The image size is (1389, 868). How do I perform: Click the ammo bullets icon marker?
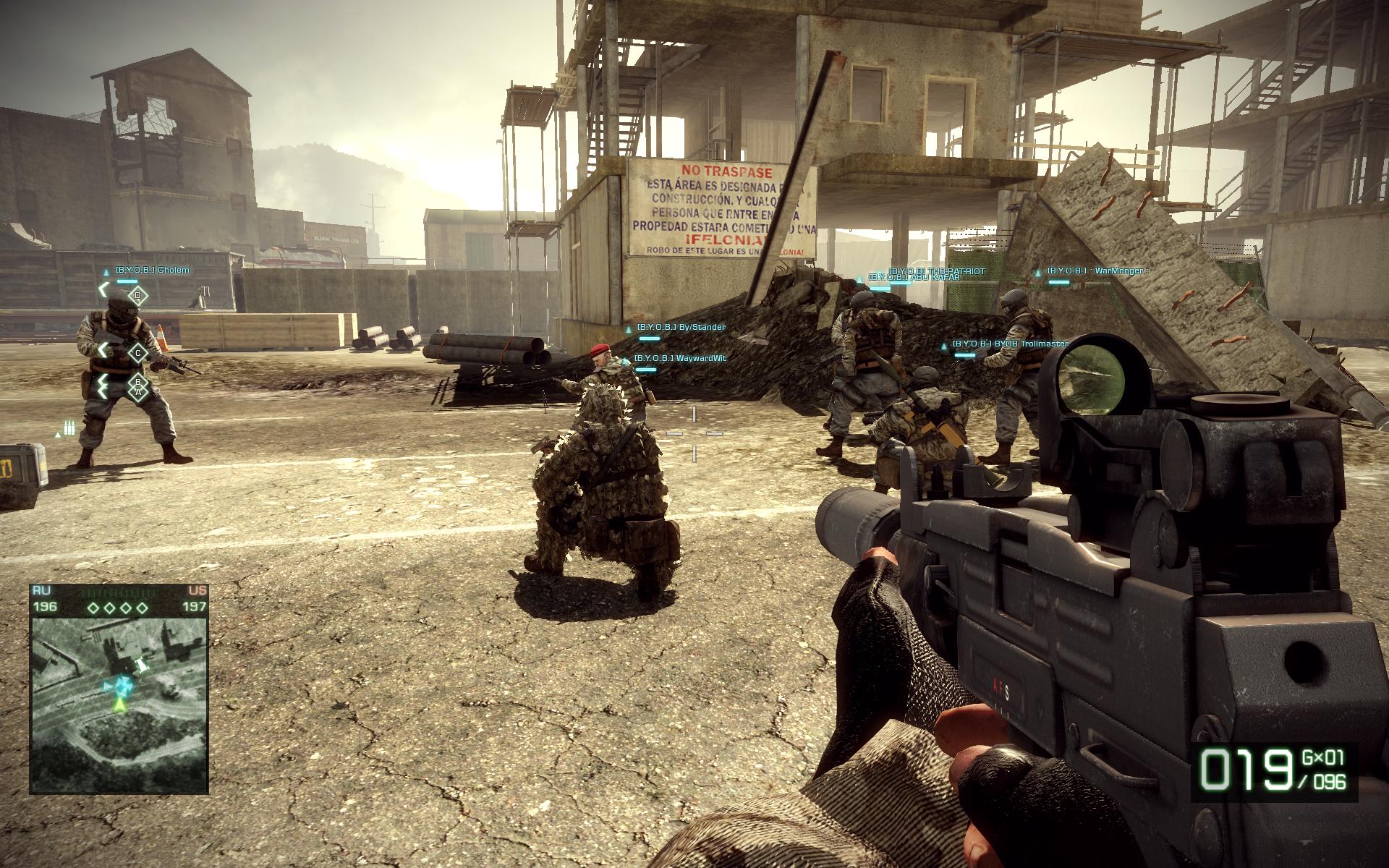click(69, 428)
